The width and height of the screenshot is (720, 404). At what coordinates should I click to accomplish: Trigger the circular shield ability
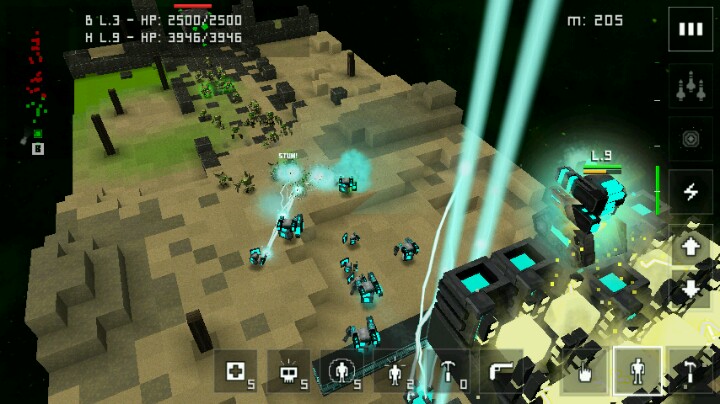[x=690, y=139]
